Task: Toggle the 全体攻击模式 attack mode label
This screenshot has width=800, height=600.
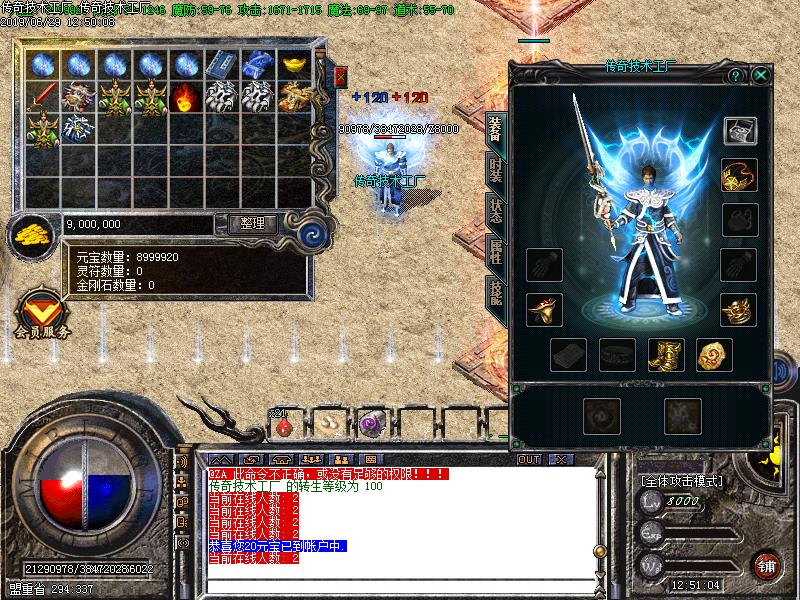Action: (681, 480)
